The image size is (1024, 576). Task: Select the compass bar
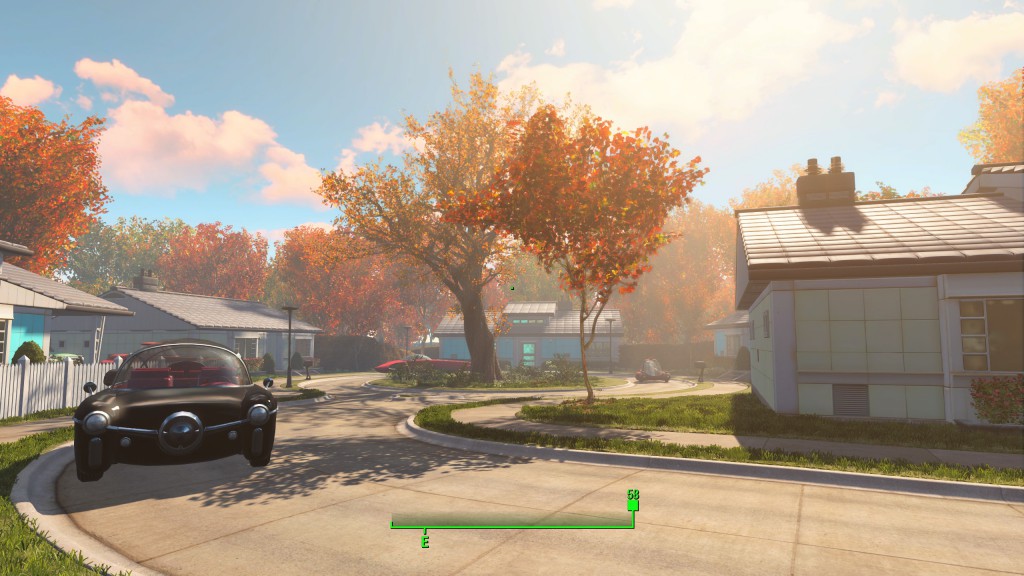(512, 521)
